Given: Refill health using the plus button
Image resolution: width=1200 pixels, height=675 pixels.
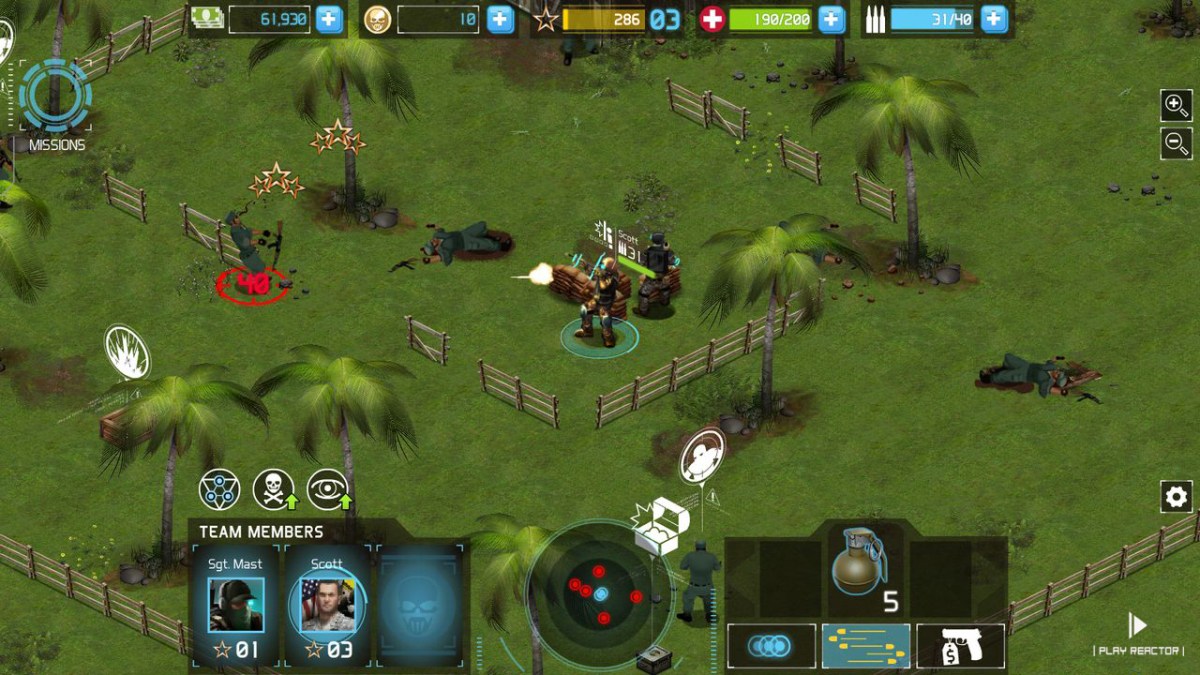Looking at the screenshot, I should point(831,19).
